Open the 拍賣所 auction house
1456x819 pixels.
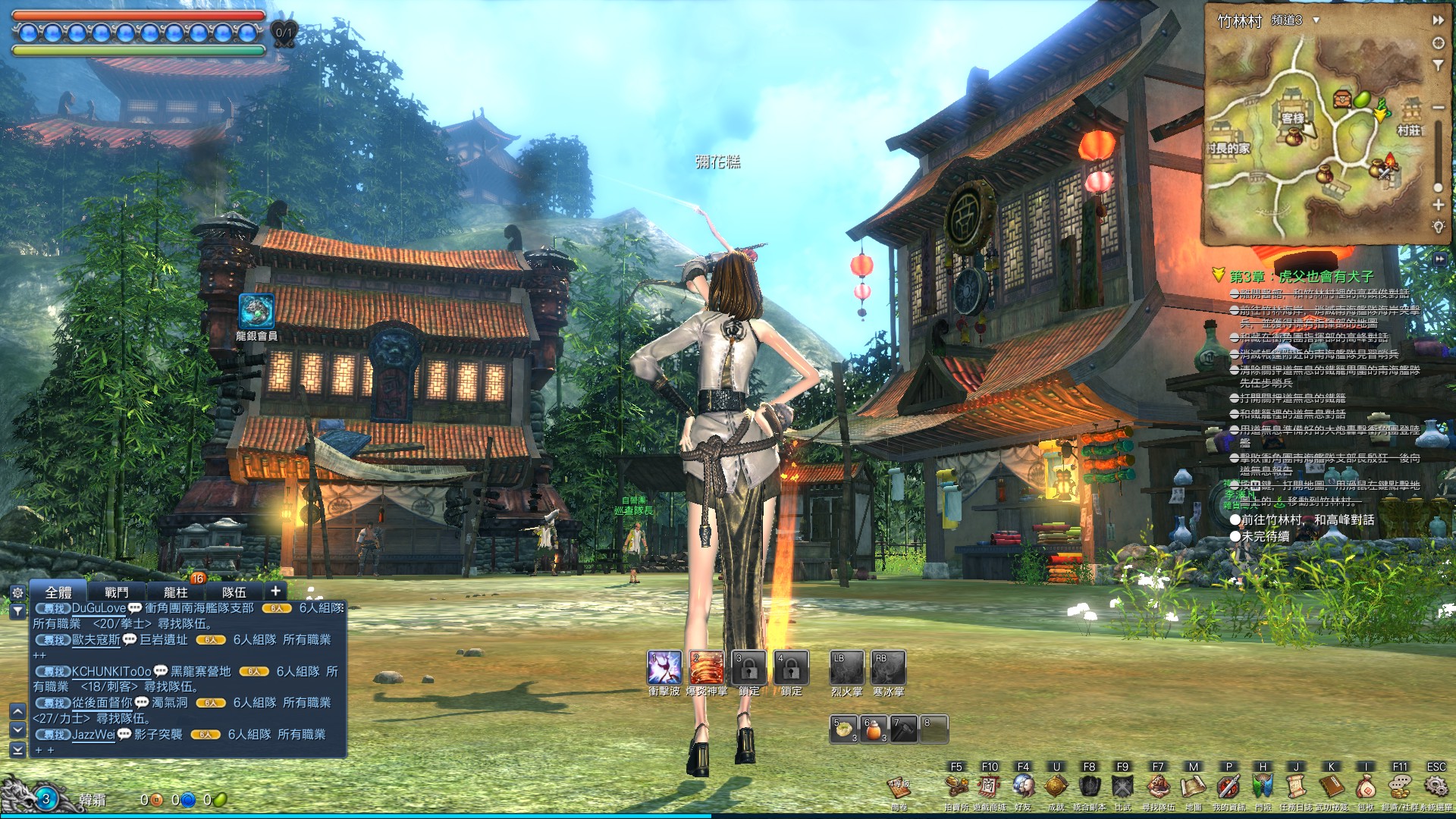(x=956, y=786)
